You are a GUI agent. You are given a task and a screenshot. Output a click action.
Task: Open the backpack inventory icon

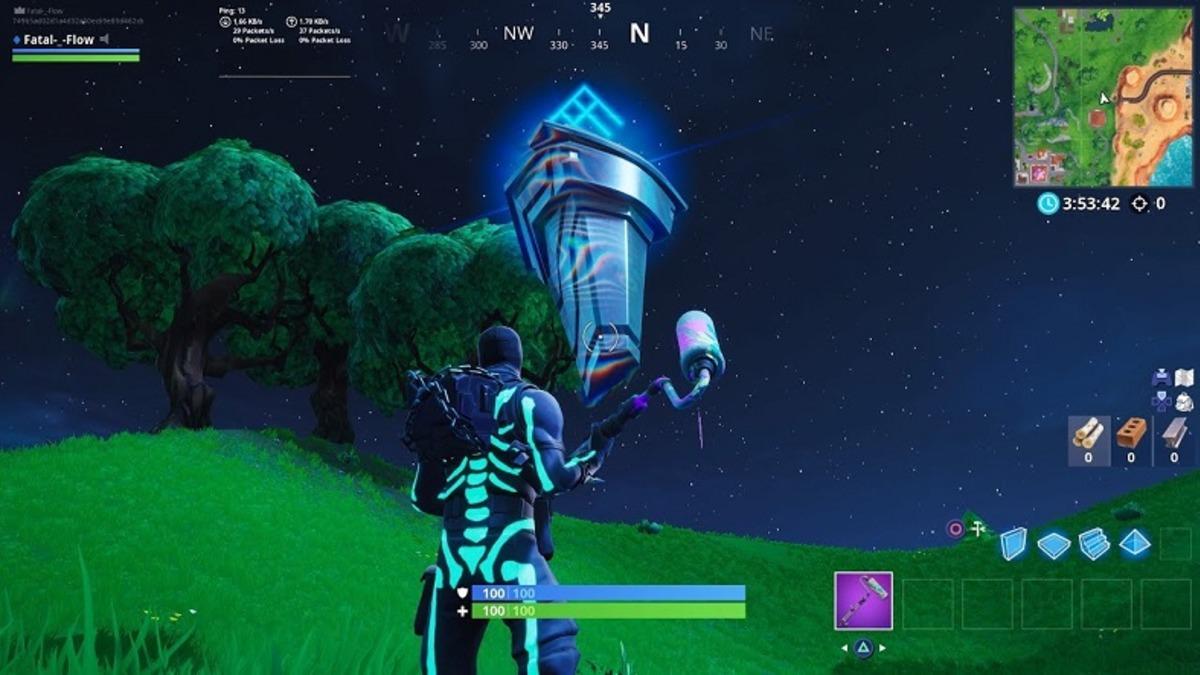(1184, 402)
